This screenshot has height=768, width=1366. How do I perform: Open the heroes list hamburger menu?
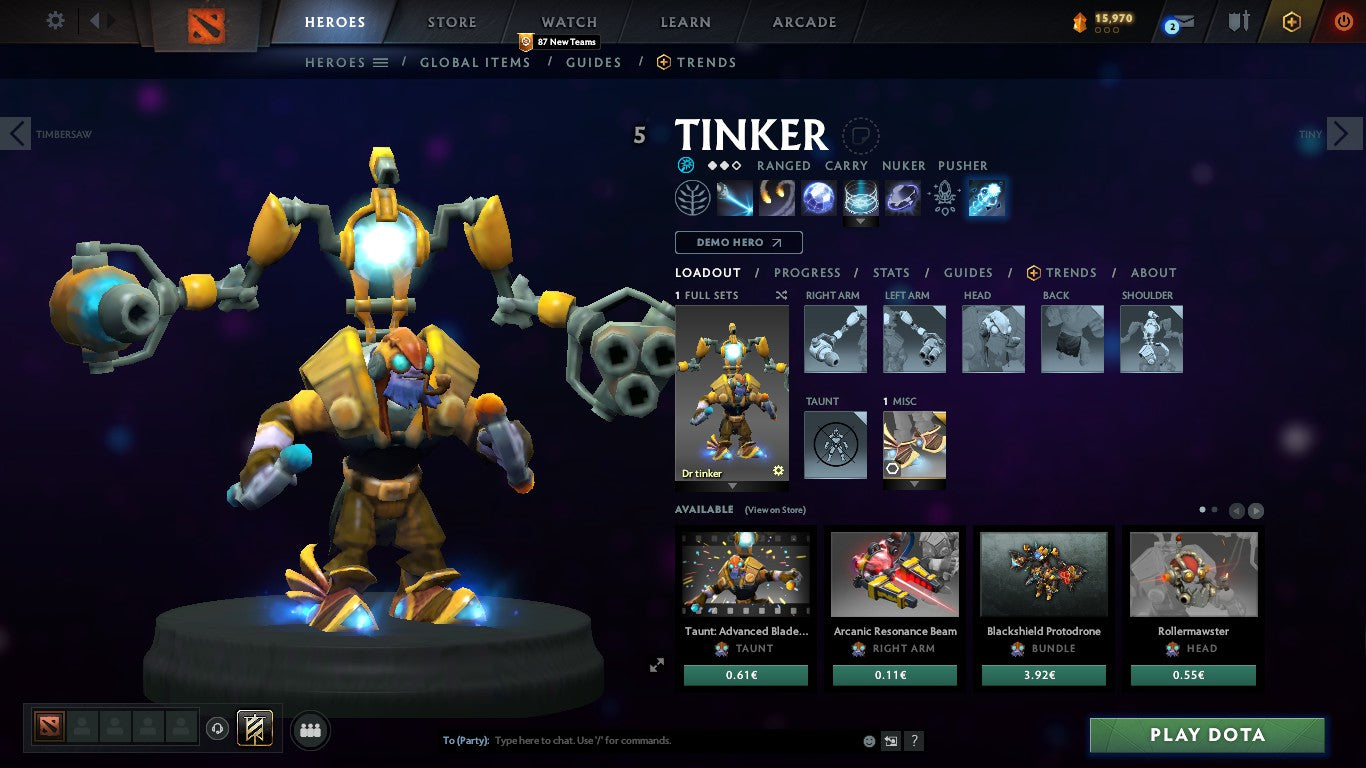[x=381, y=61]
